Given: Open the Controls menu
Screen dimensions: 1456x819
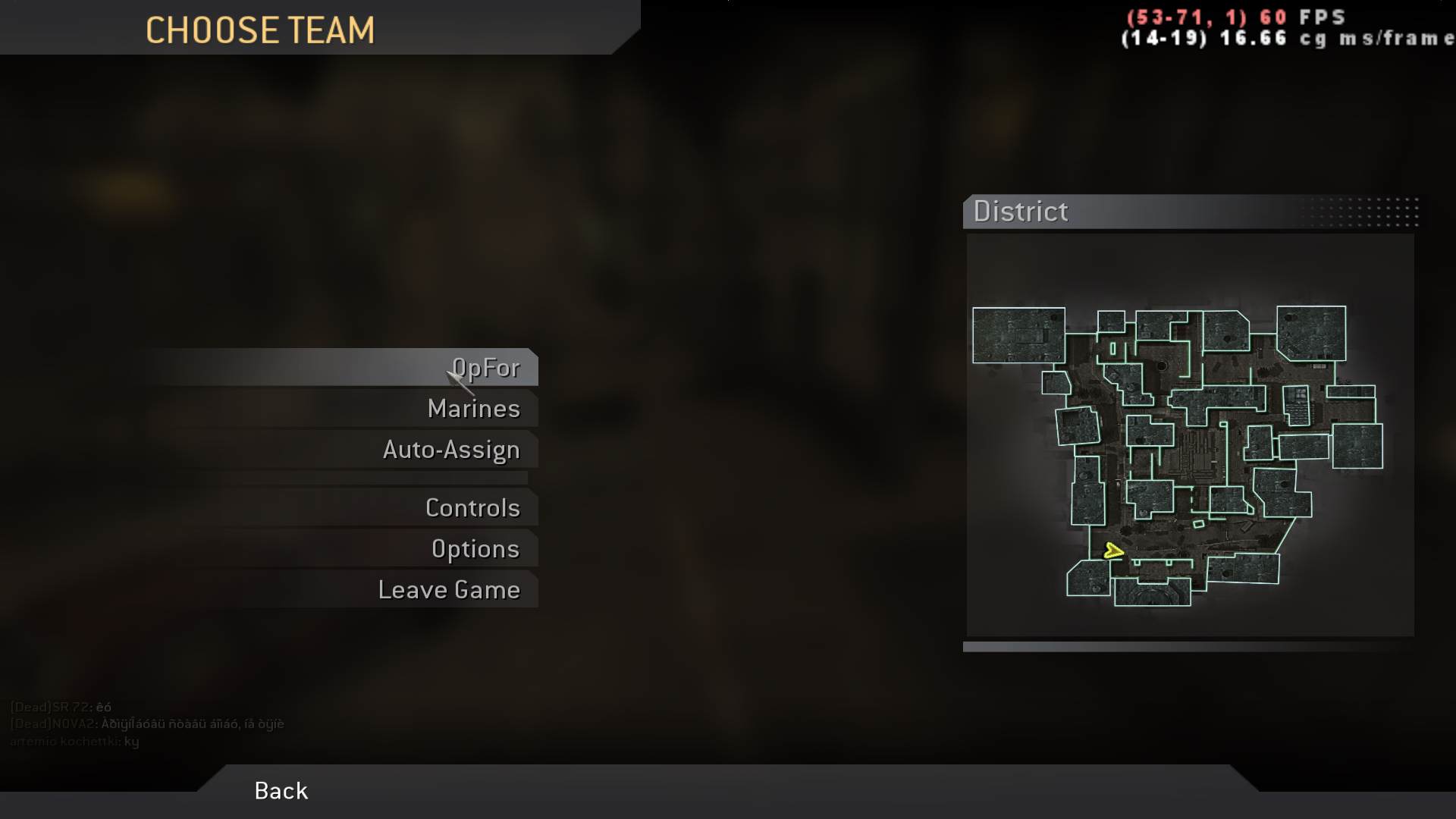Looking at the screenshot, I should tap(474, 508).
